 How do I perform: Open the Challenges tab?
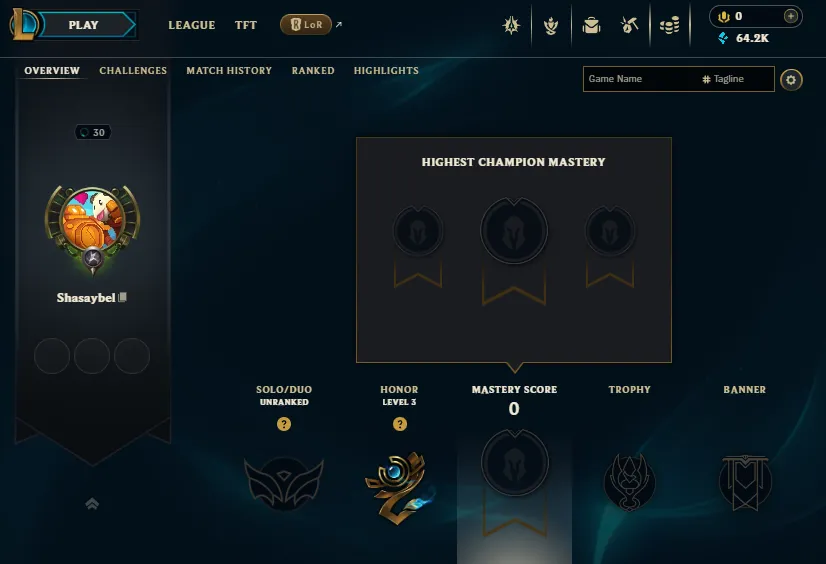133,71
